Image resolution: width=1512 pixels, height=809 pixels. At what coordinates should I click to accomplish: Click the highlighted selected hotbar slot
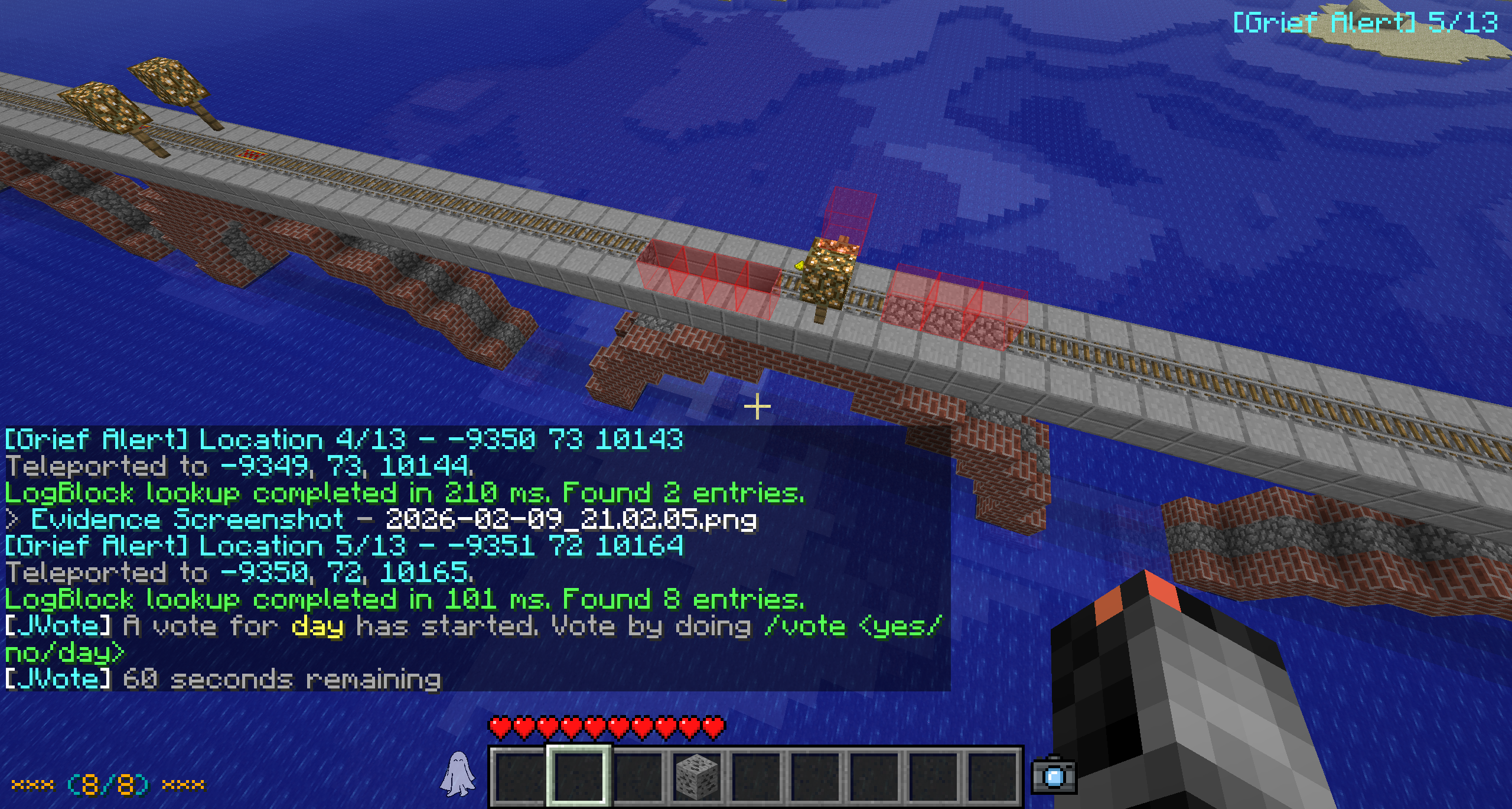pyautogui.click(x=579, y=775)
